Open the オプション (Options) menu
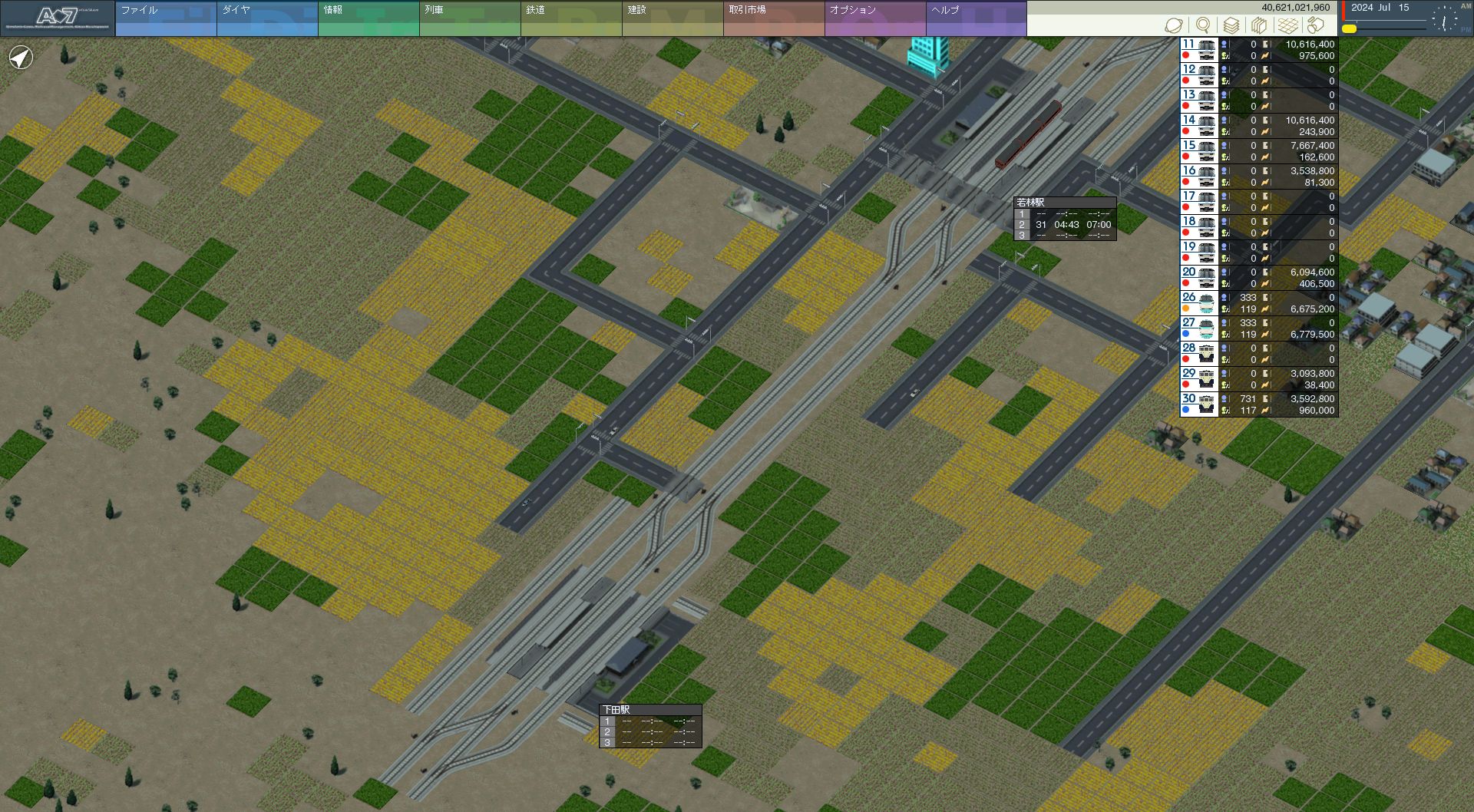Viewport: 1474px width, 812px height. click(875, 18)
